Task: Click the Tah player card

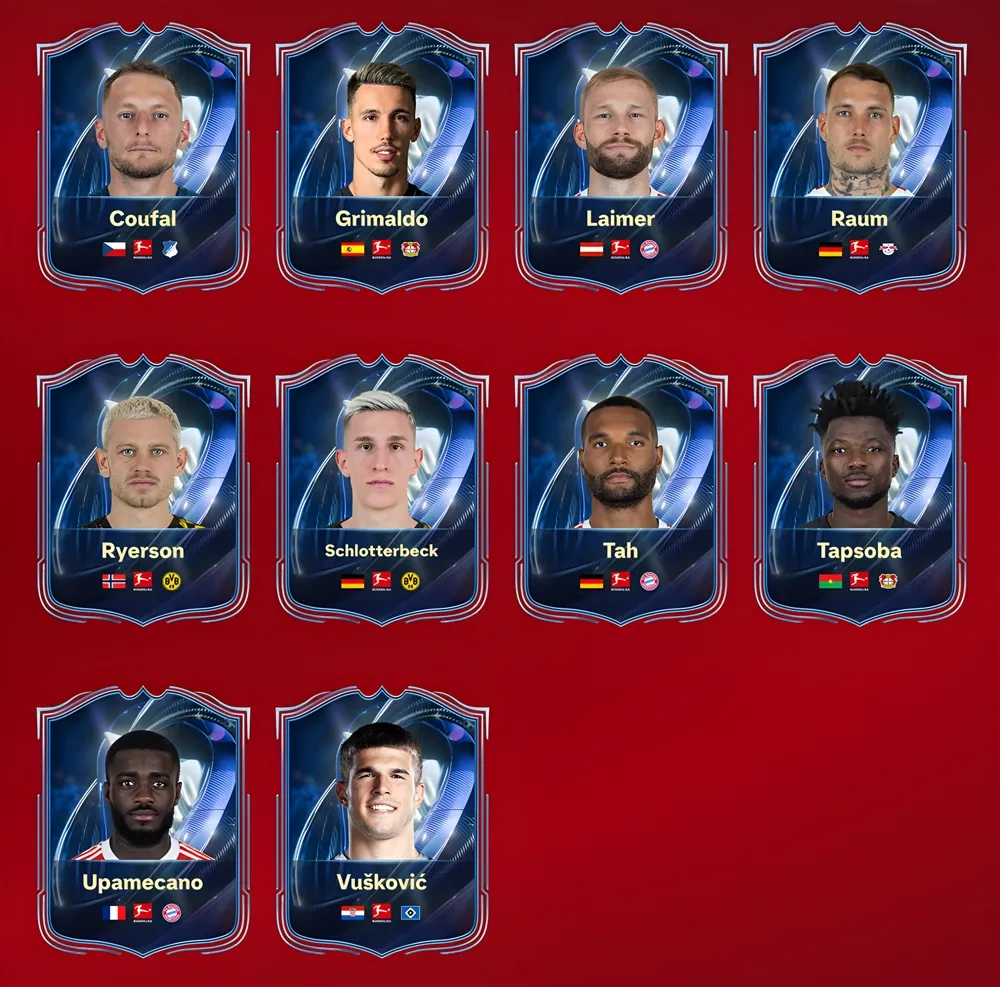Action: (621, 490)
